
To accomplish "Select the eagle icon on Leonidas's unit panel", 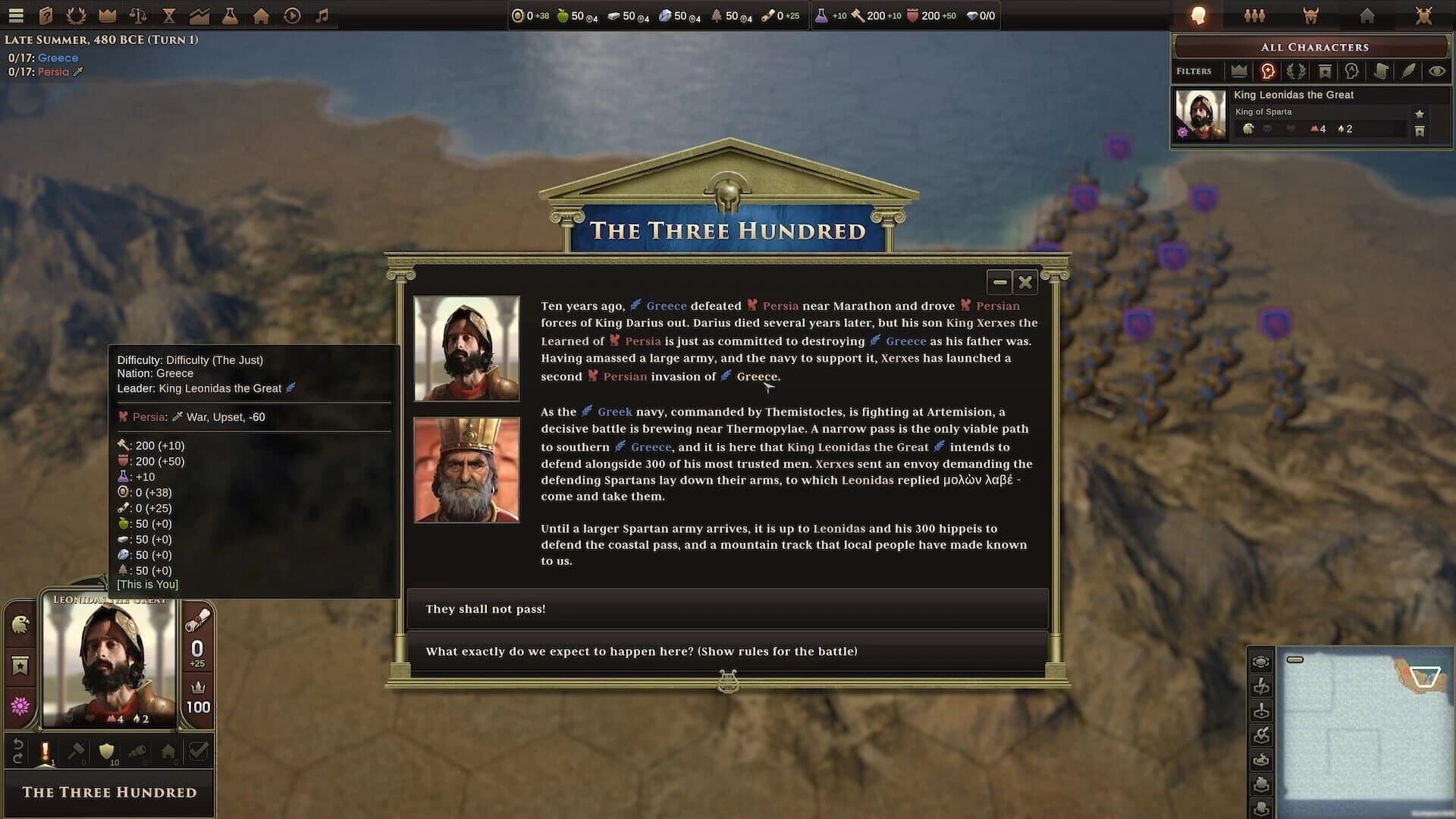I will pos(20,626).
